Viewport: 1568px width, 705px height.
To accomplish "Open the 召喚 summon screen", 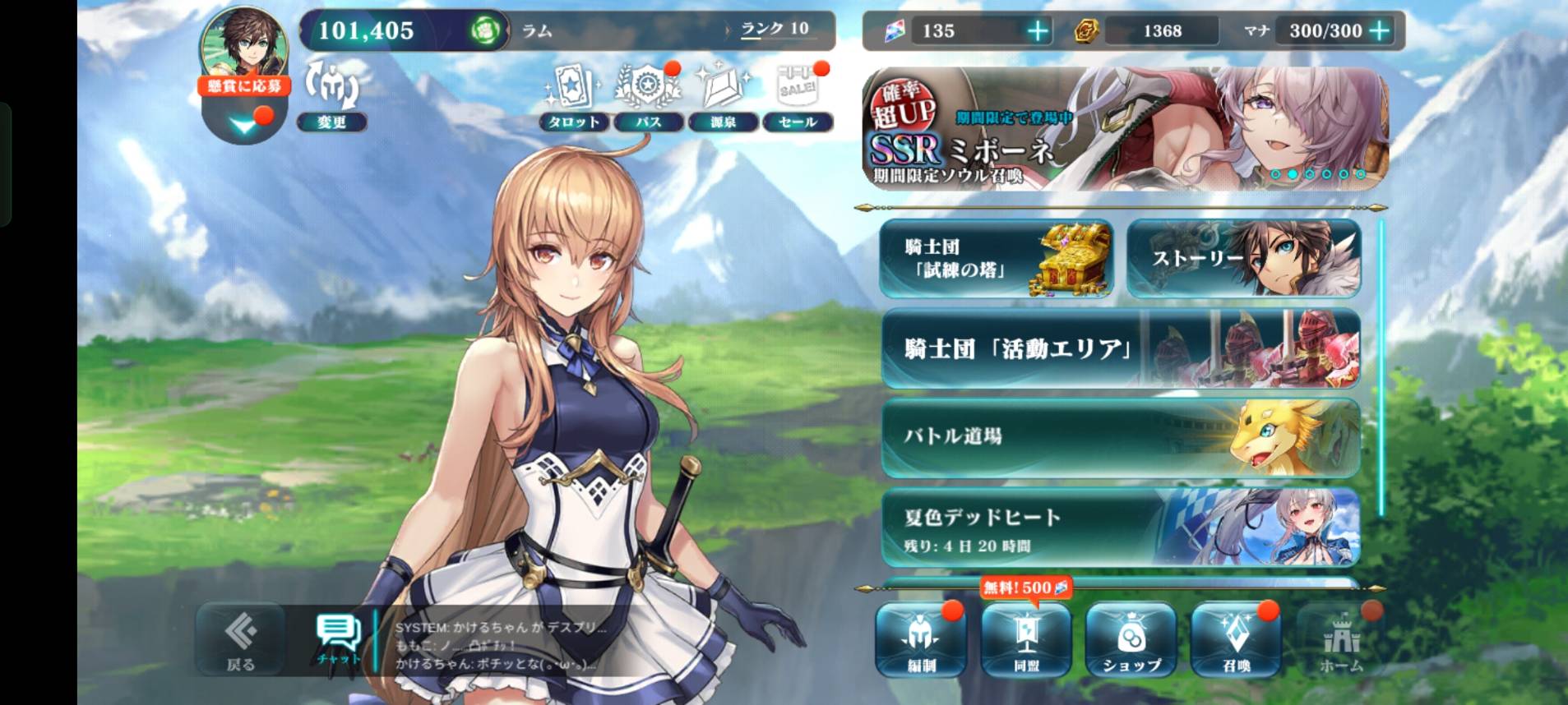I will click(1236, 640).
